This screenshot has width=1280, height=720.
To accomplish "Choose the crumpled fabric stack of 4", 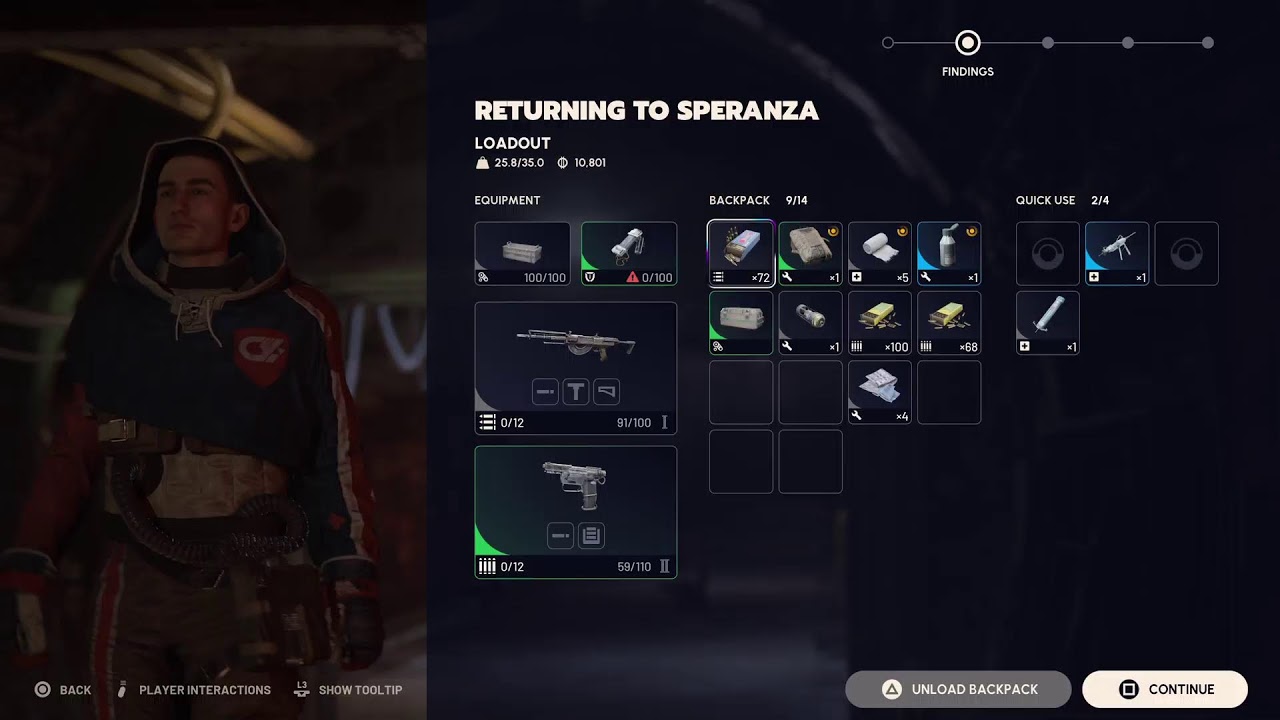I will [880, 392].
